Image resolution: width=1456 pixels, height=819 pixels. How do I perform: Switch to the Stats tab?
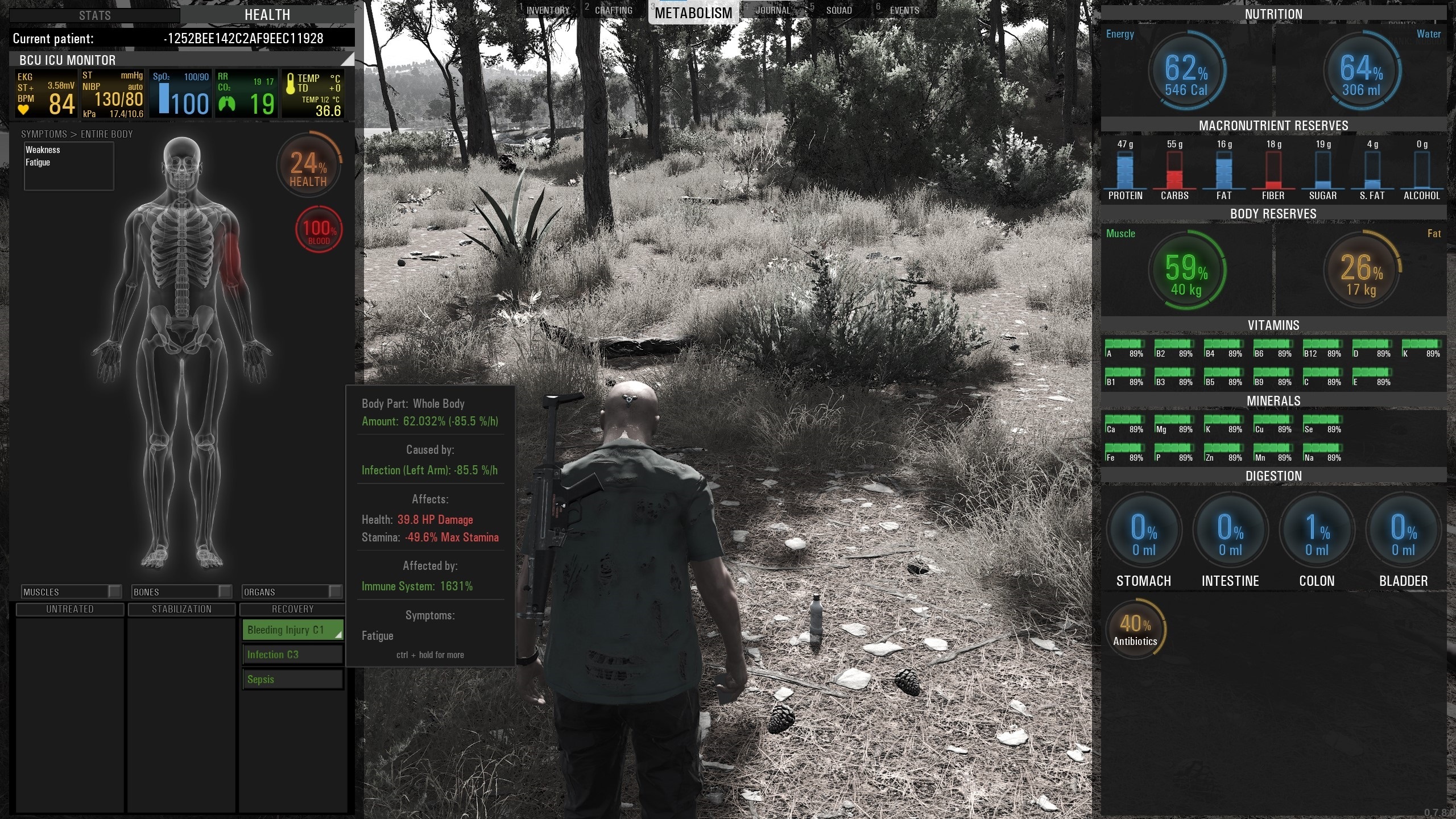94,15
